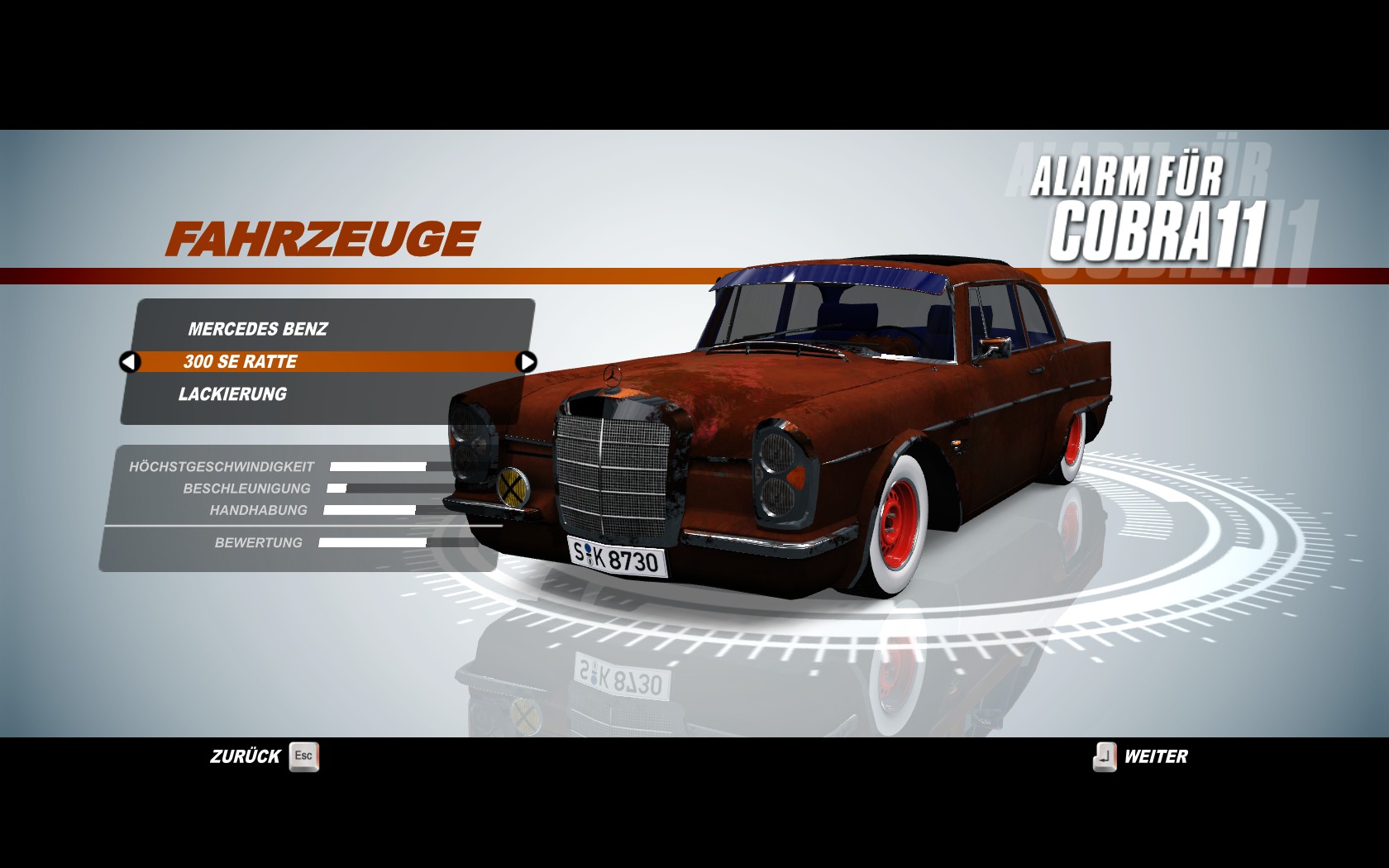Choose the 300 SE Ratte model row
This screenshot has height=868, width=1389.
point(241,362)
